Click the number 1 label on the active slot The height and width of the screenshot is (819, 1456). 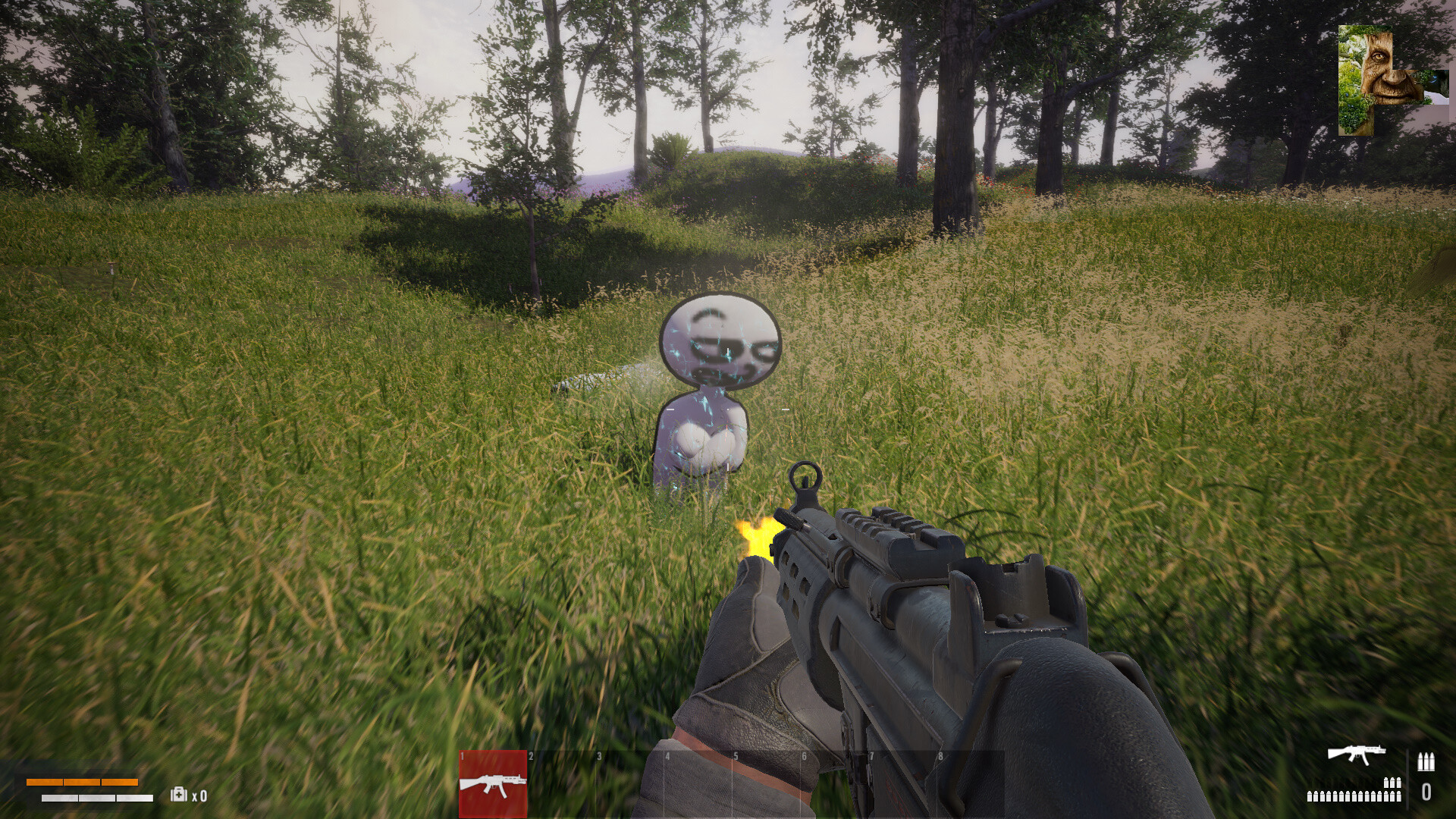pos(461,756)
